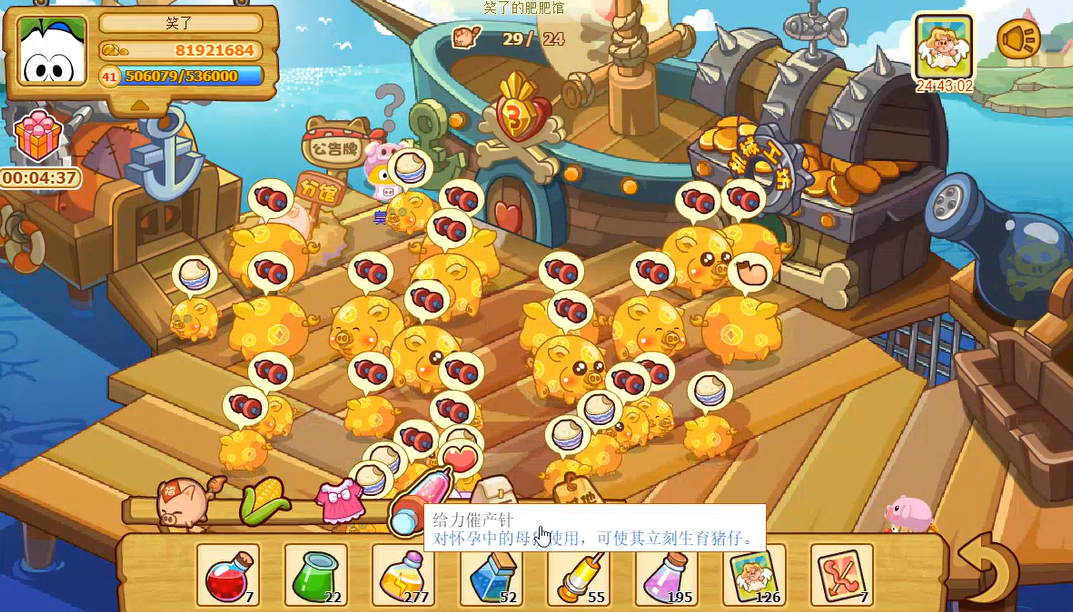
Task: Select the red potion slot
Action: (228, 575)
